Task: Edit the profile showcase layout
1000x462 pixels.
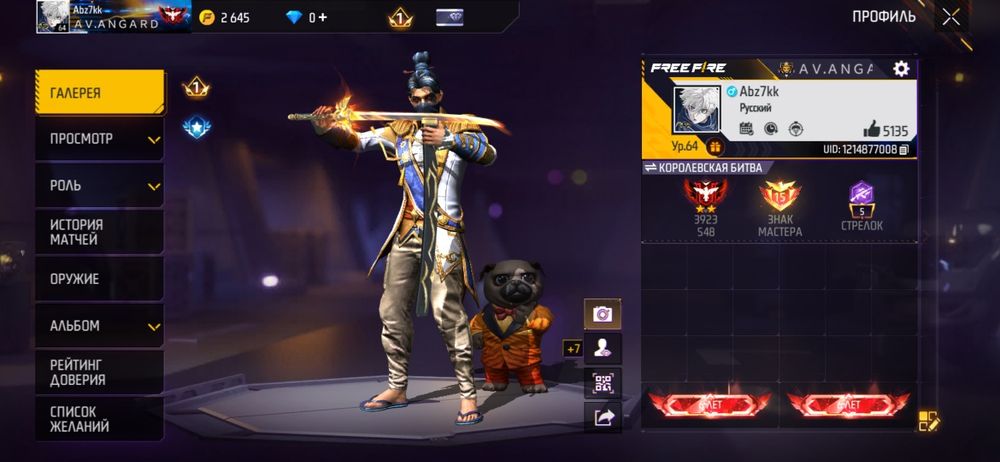Action: coord(928,421)
